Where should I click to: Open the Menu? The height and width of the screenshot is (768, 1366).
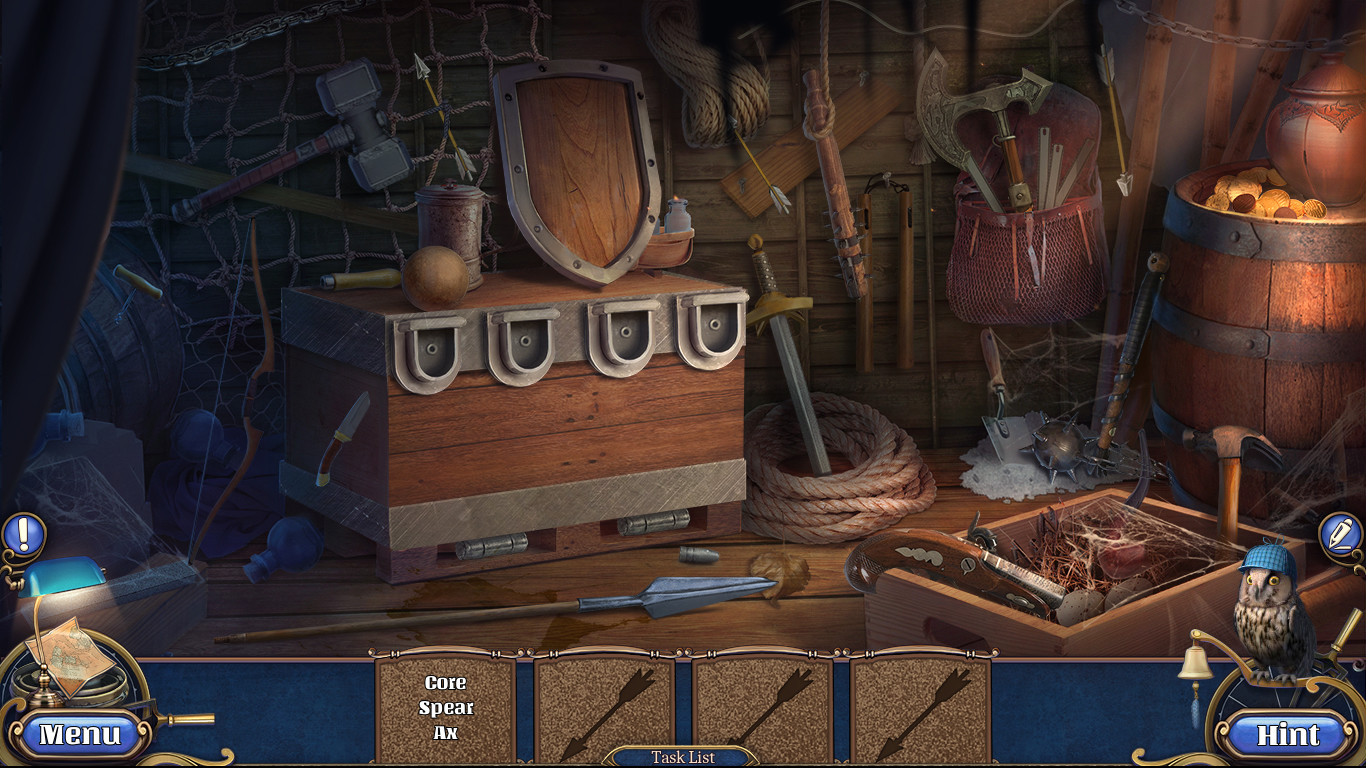pyautogui.click(x=80, y=734)
